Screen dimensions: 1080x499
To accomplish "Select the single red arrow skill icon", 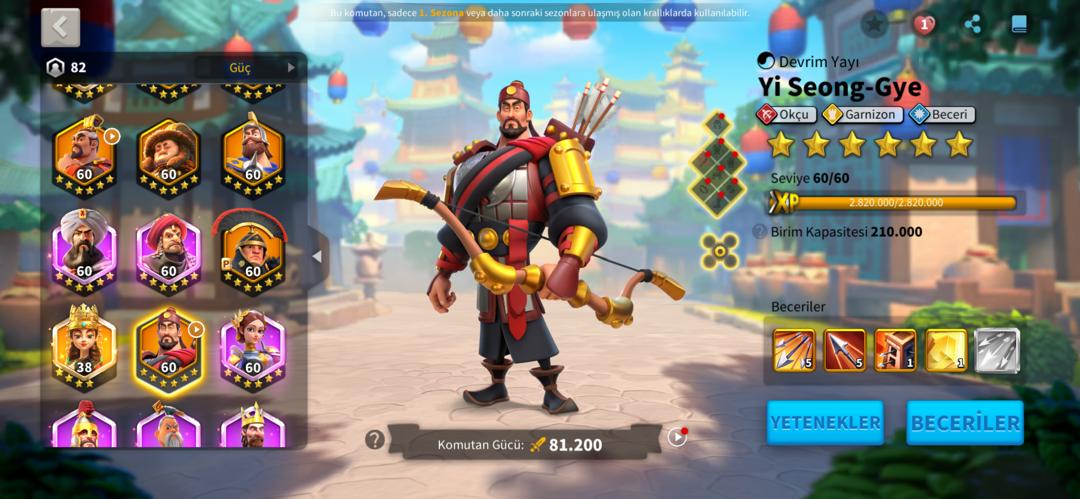I will tap(844, 350).
